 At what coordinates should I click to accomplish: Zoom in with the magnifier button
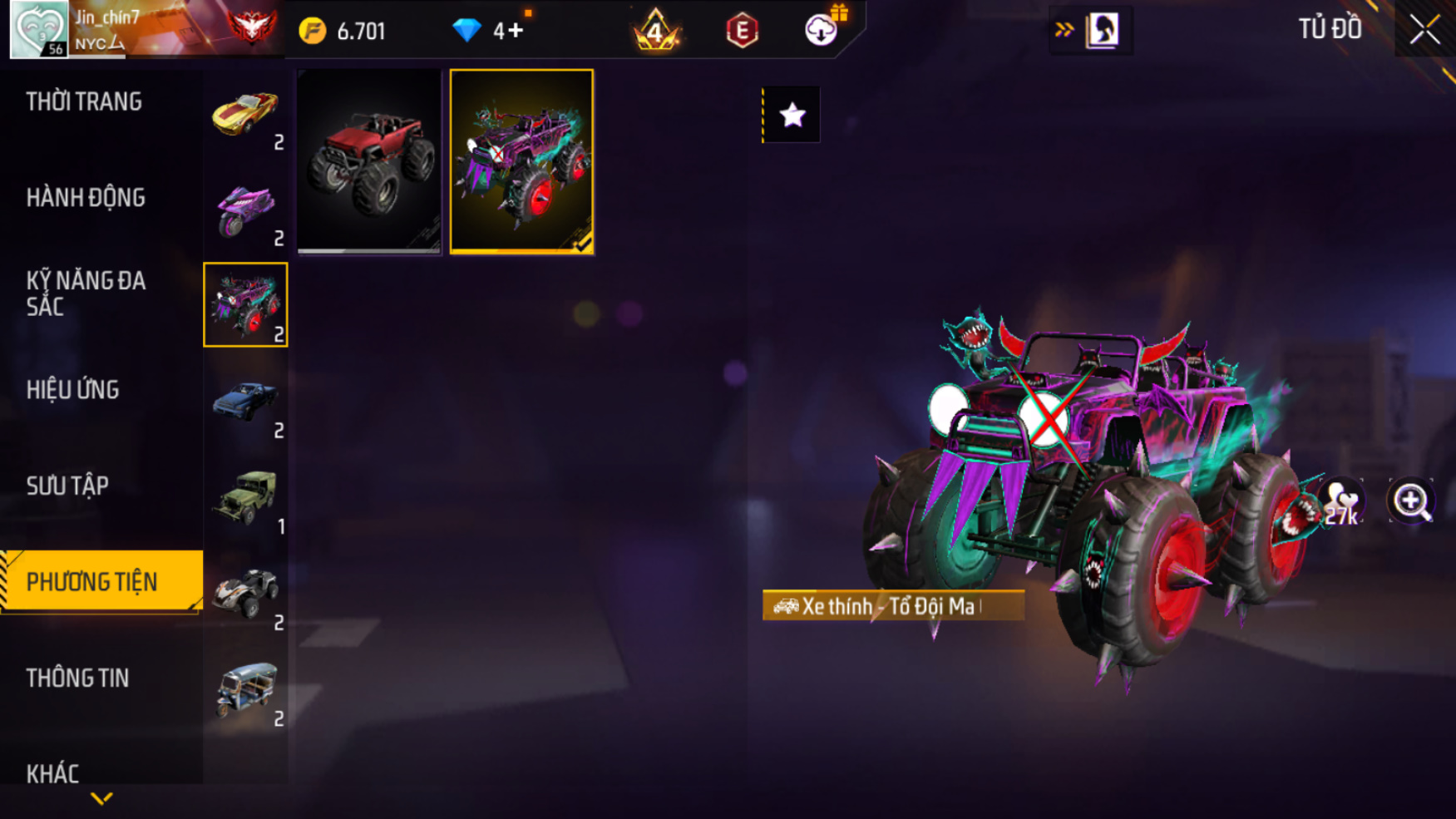[x=1411, y=501]
